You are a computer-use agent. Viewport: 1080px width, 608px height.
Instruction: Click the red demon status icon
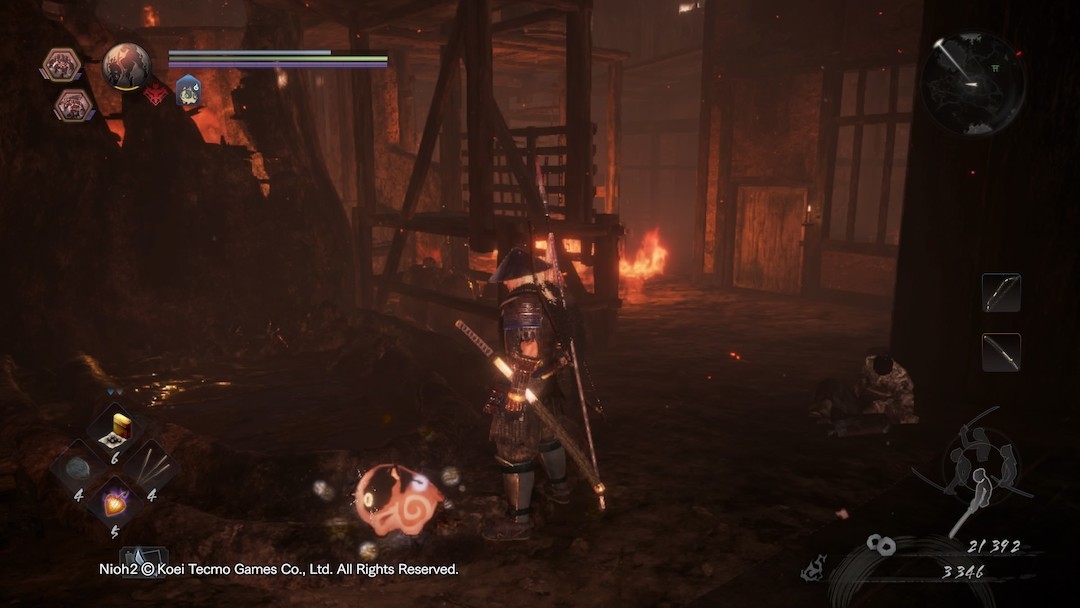tap(157, 94)
